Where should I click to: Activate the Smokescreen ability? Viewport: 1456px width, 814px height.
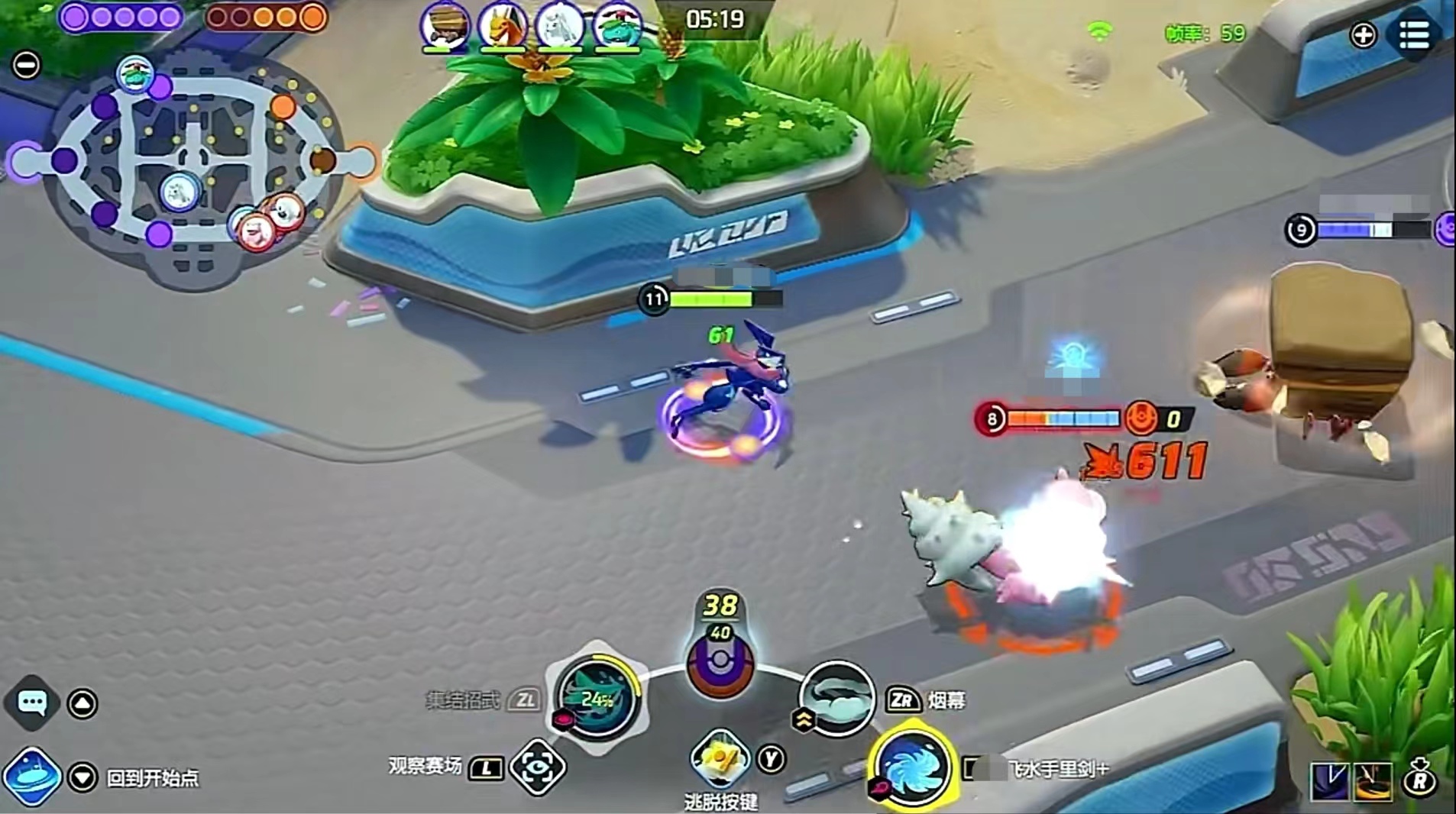[x=836, y=699]
